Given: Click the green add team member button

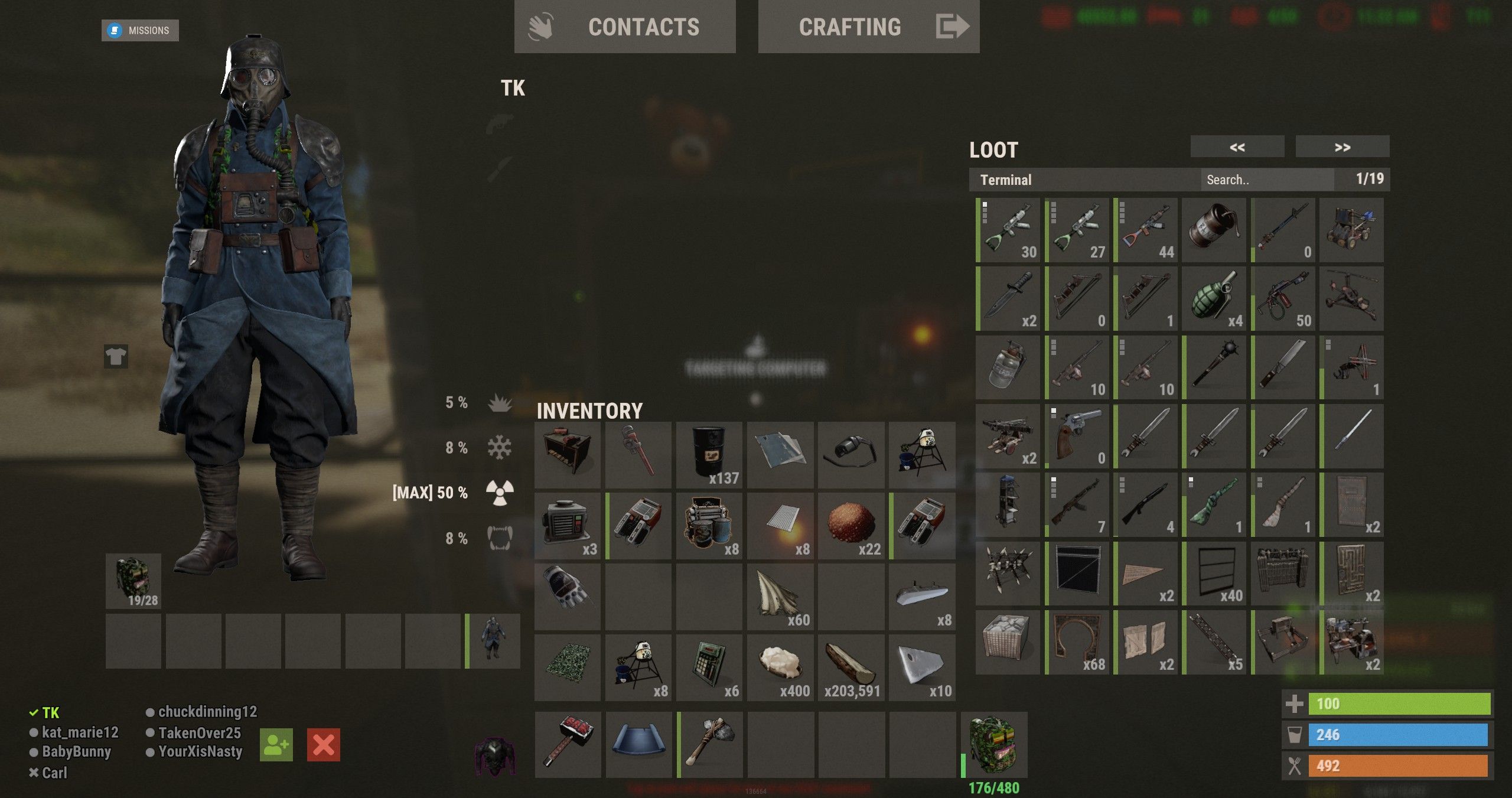Looking at the screenshot, I should pos(276,745).
